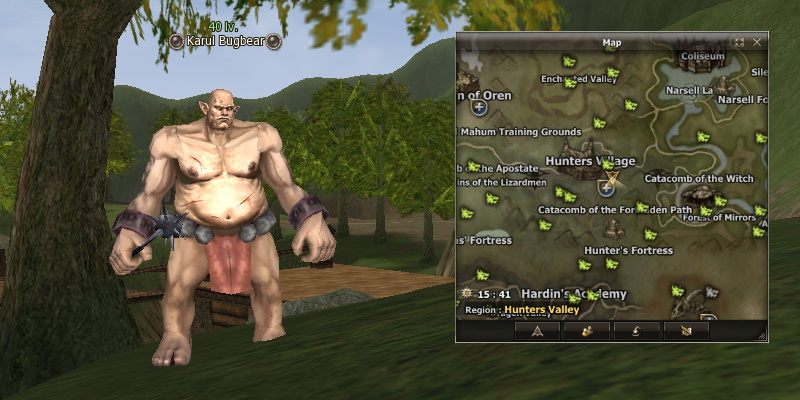Click the blue gatekeeper marker near Oren
The image size is (800, 400).
(x=480, y=109)
